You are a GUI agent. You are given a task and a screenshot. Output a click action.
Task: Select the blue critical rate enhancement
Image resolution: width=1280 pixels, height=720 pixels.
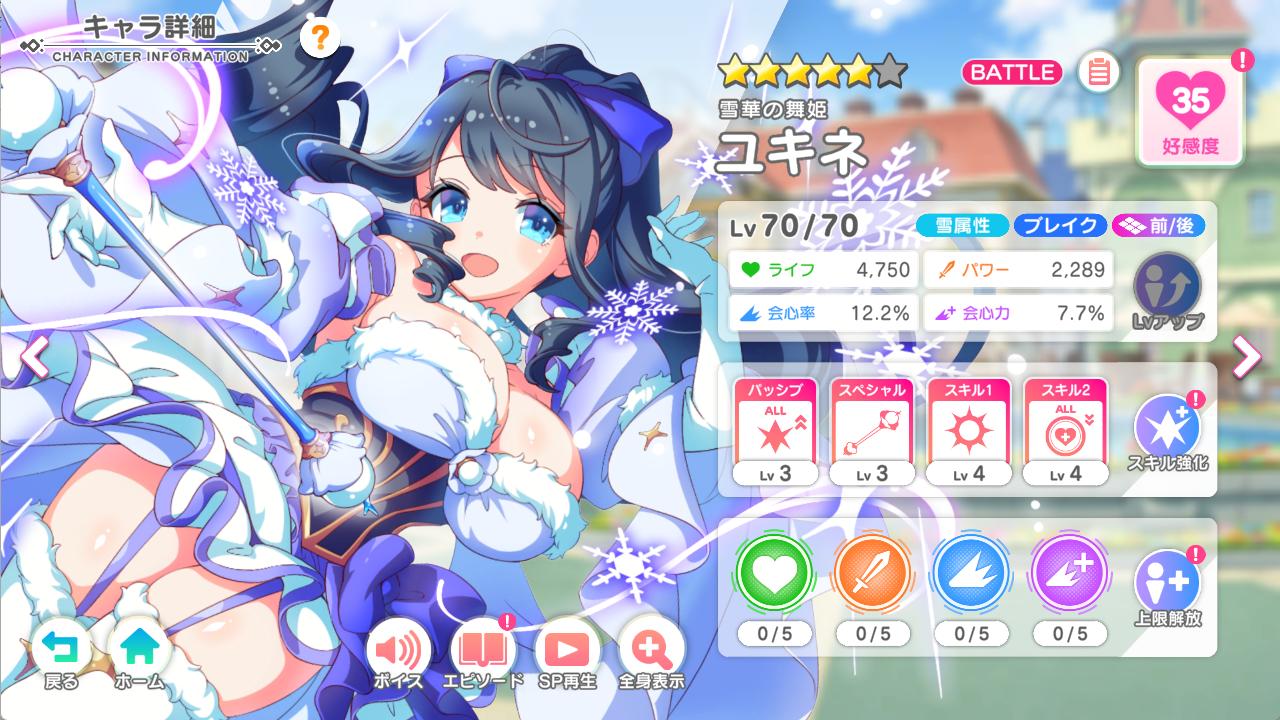[x=969, y=576]
